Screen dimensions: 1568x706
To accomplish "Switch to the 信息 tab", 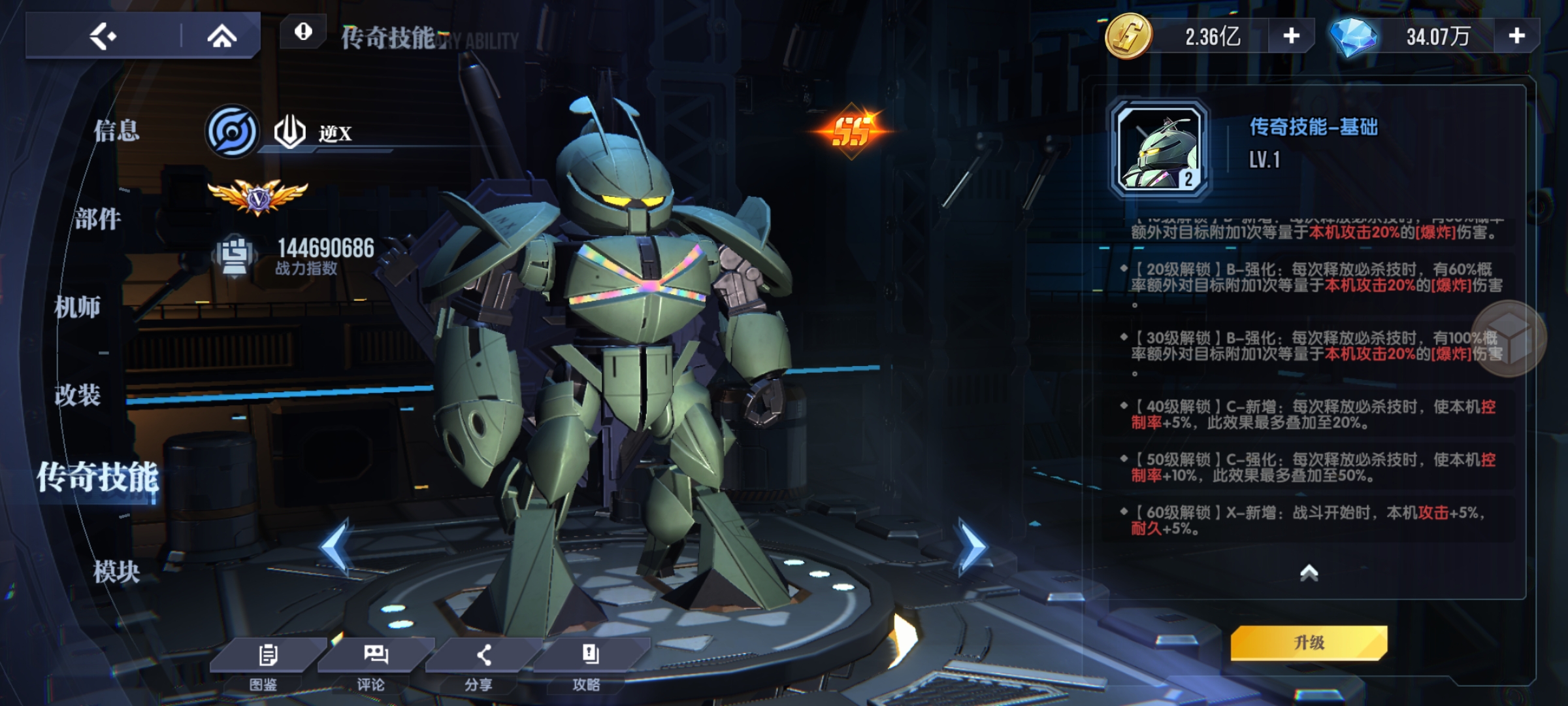I will [x=116, y=130].
